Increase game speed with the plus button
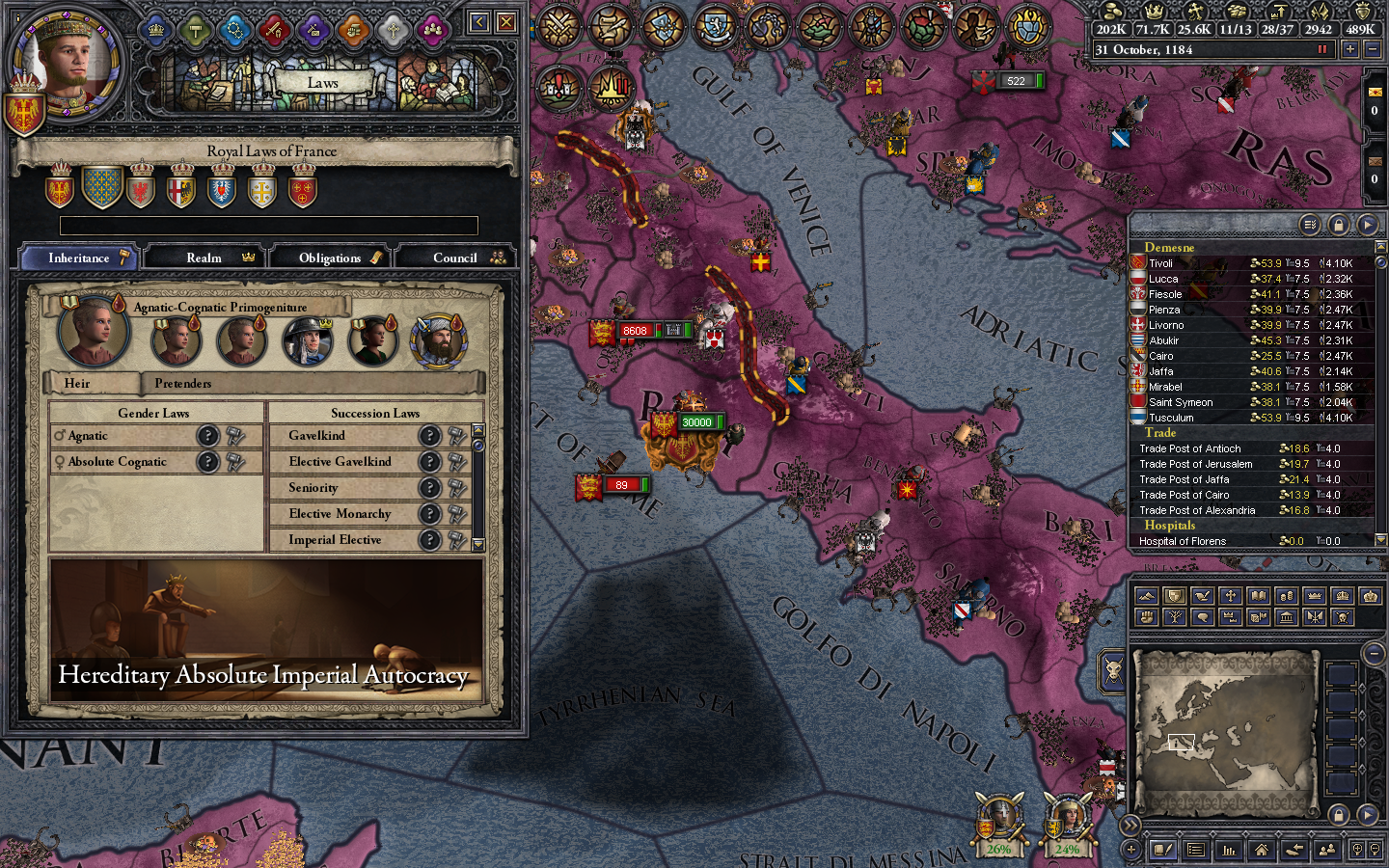Image resolution: width=1389 pixels, height=868 pixels. pos(1349,49)
